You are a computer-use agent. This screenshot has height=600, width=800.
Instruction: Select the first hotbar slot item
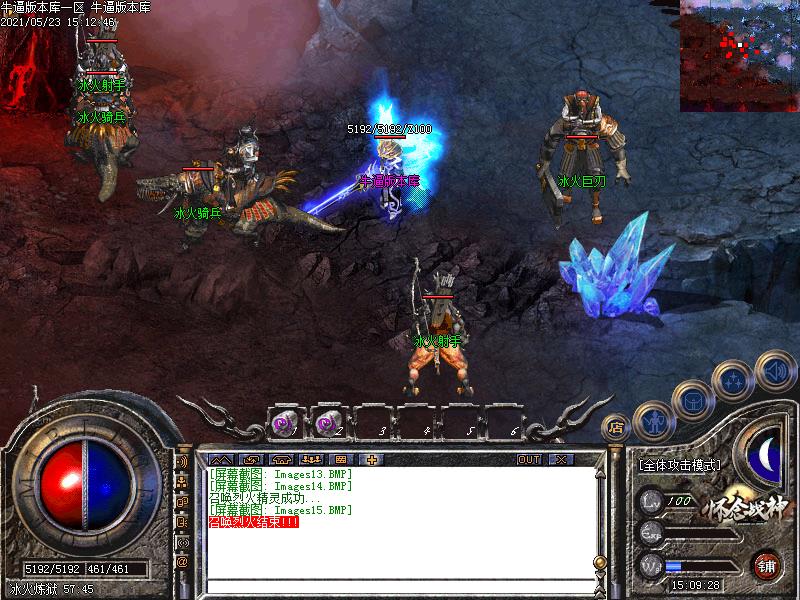pos(285,425)
